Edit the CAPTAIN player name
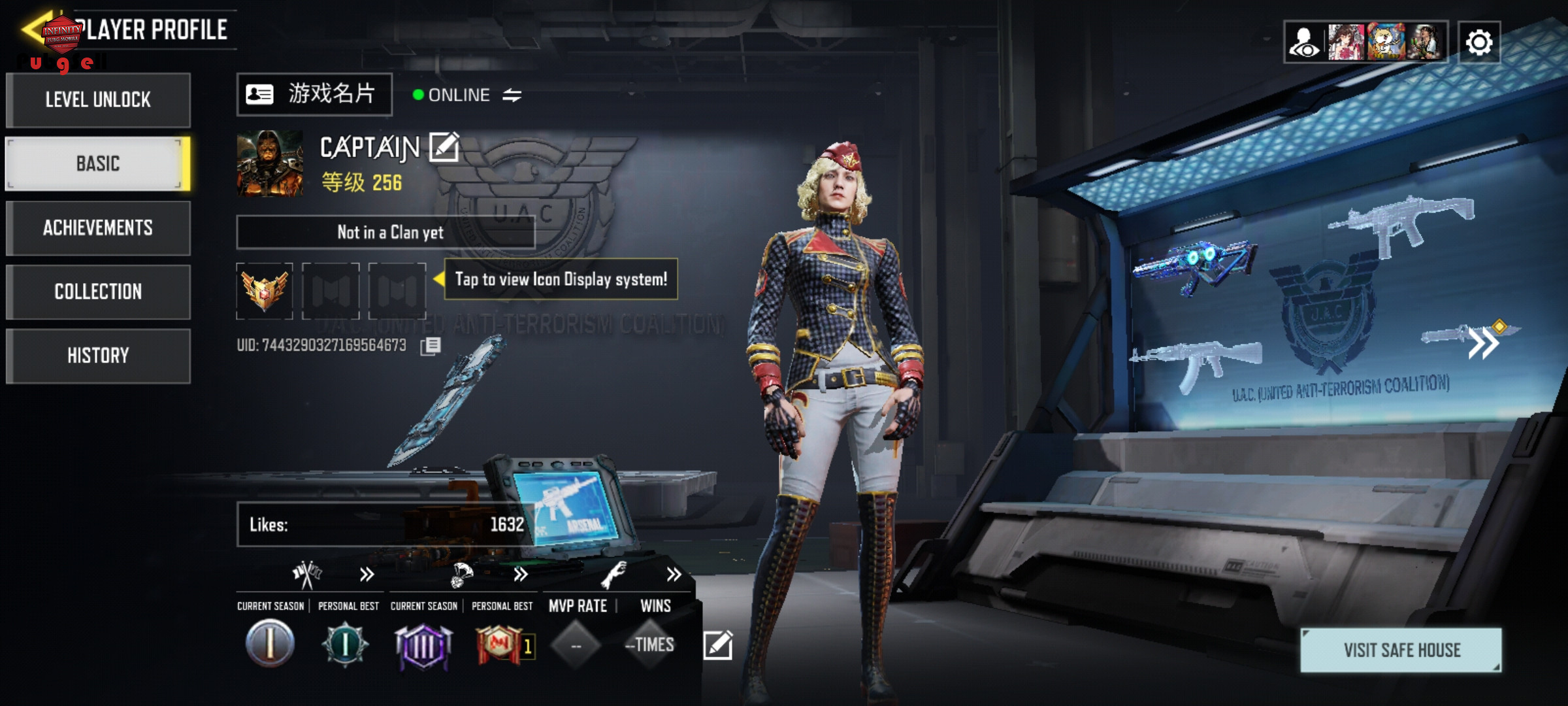Screen dimensions: 1568x706 pos(444,147)
